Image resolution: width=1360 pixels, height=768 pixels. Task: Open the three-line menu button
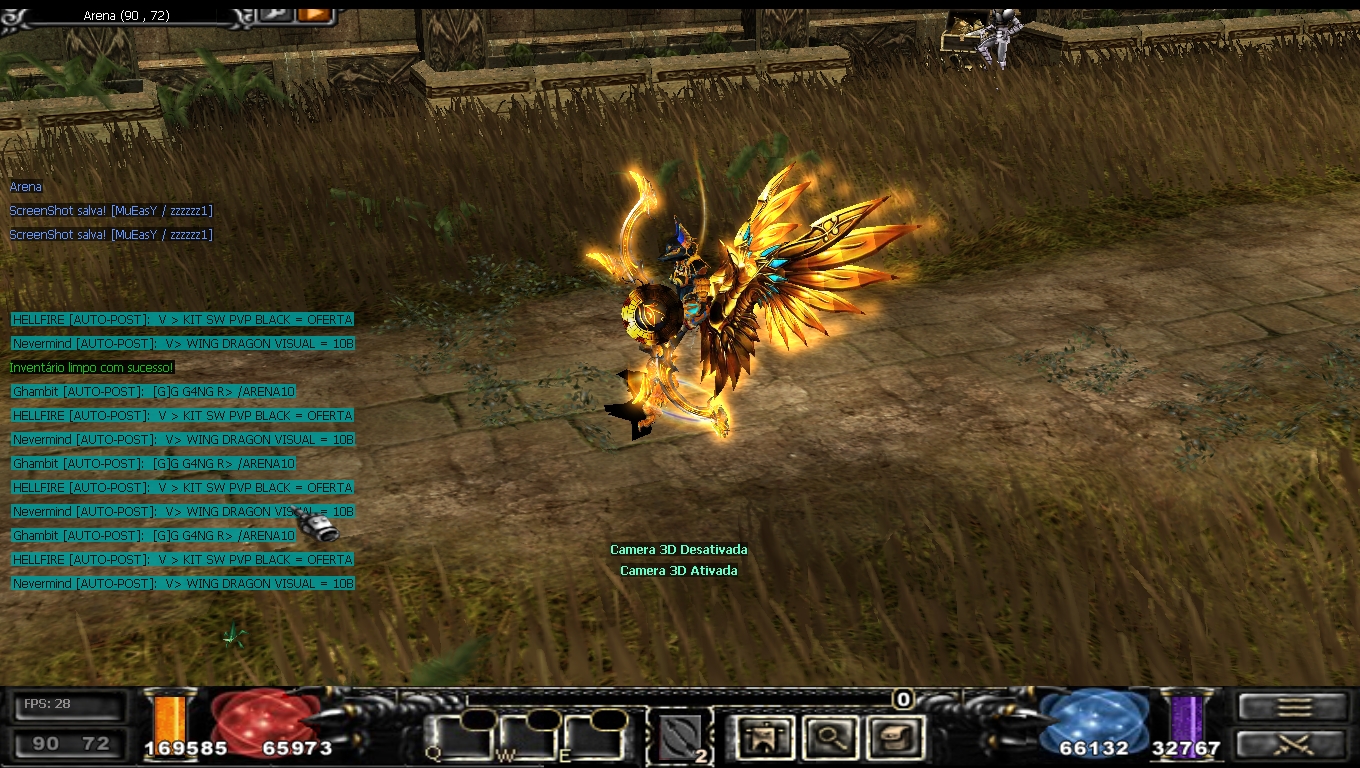tap(1293, 707)
